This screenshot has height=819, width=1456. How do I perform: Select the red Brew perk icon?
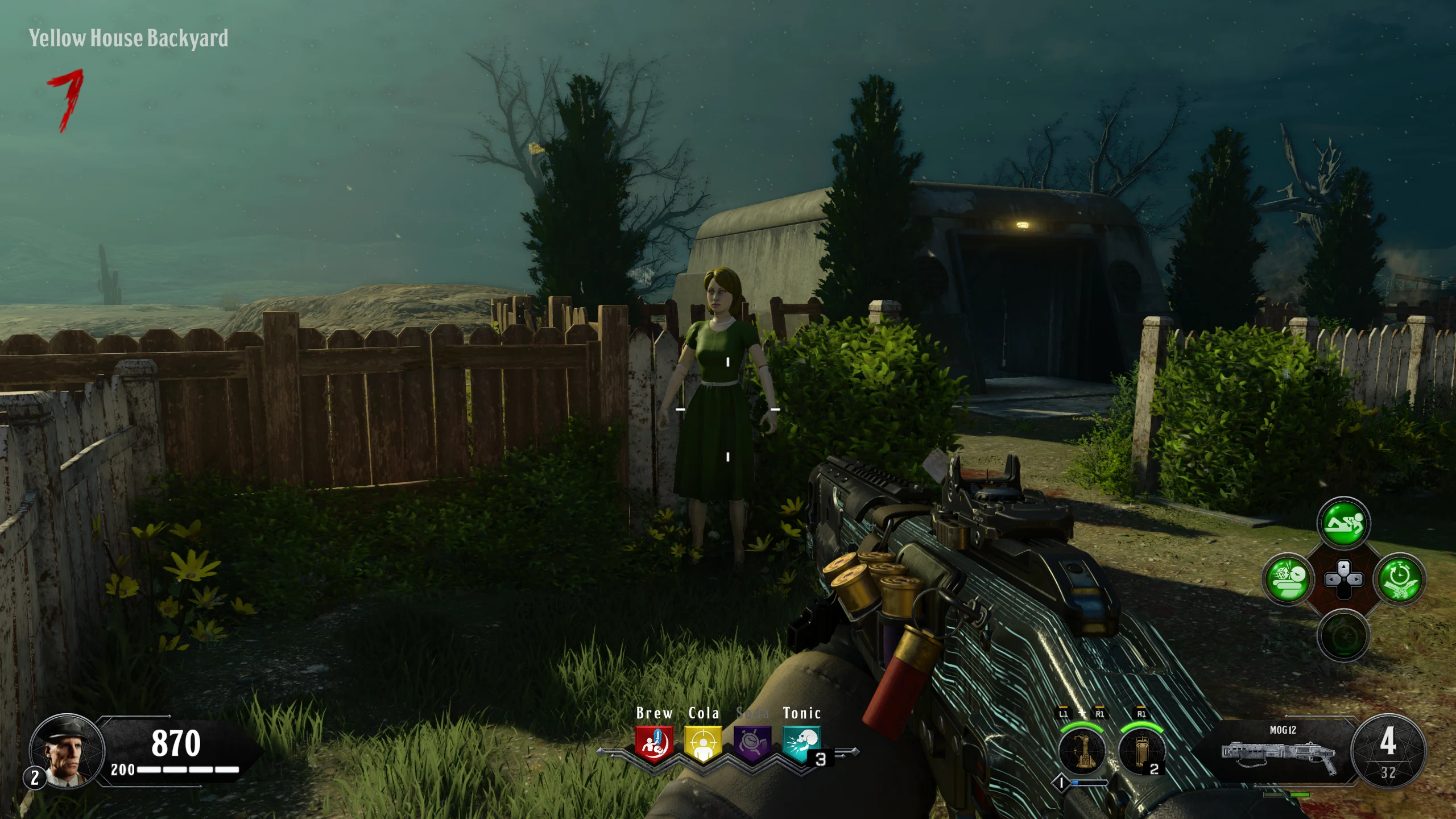tap(654, 743)
